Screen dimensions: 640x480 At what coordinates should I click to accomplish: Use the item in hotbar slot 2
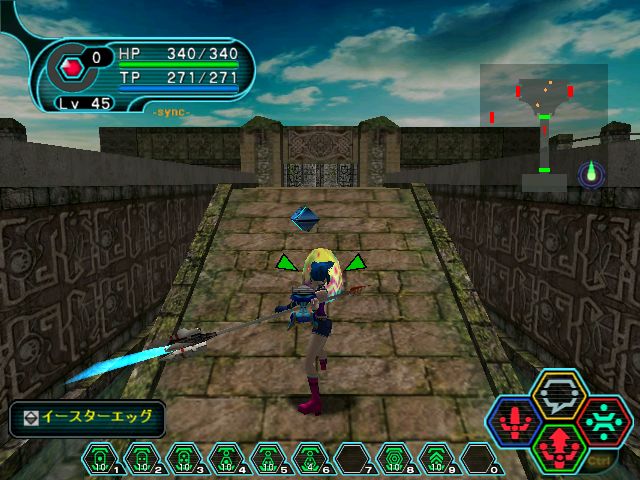[x=143, y=458]
